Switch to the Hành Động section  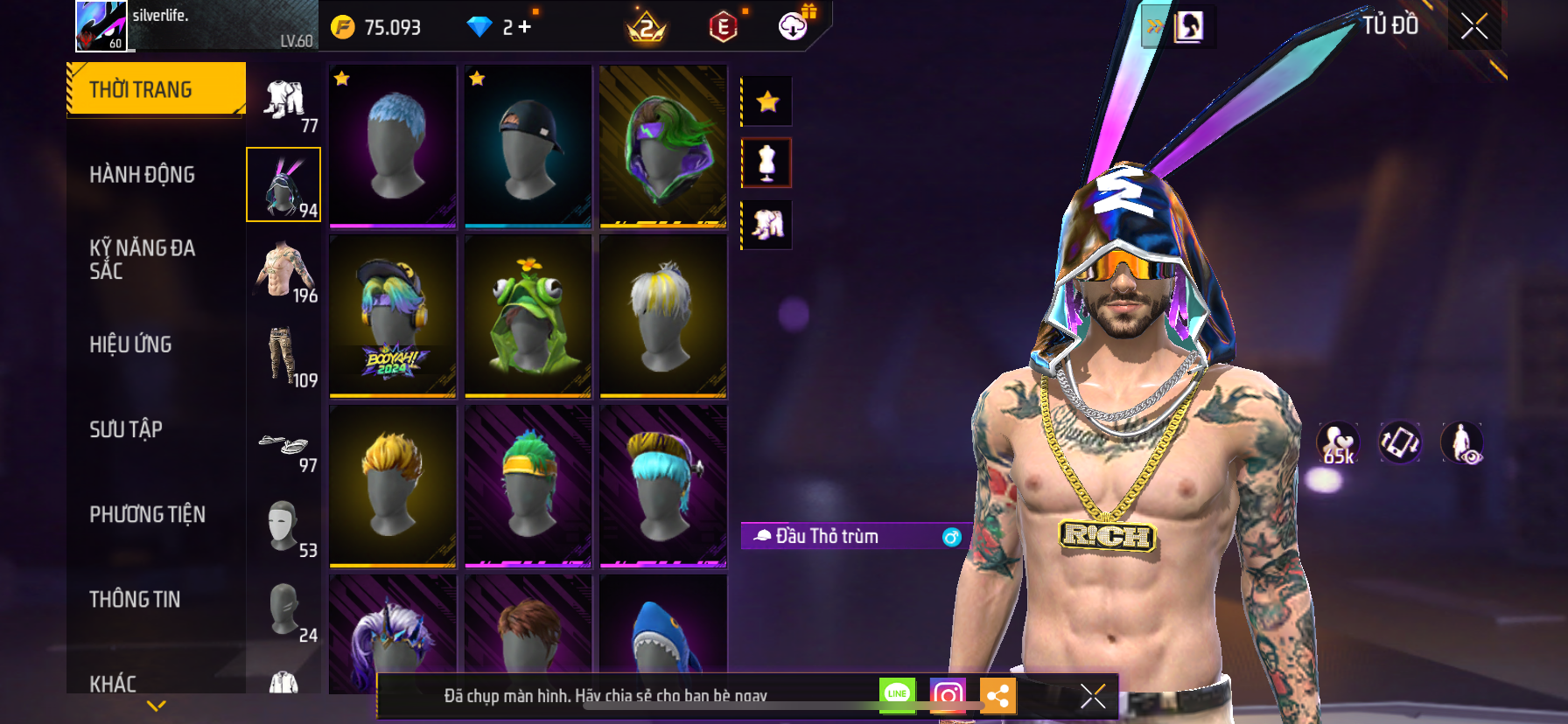(142, 175)
